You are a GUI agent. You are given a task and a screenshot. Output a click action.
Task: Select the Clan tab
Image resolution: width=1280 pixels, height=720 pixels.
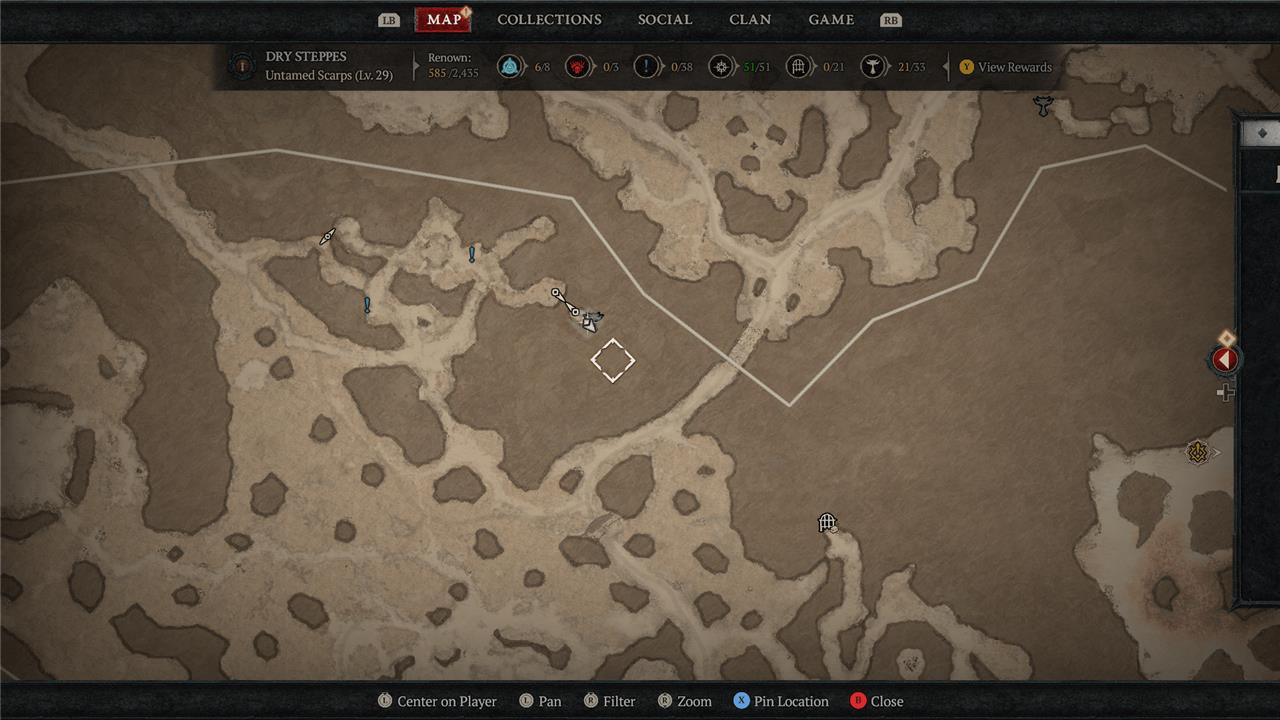(x=750, y=20)
